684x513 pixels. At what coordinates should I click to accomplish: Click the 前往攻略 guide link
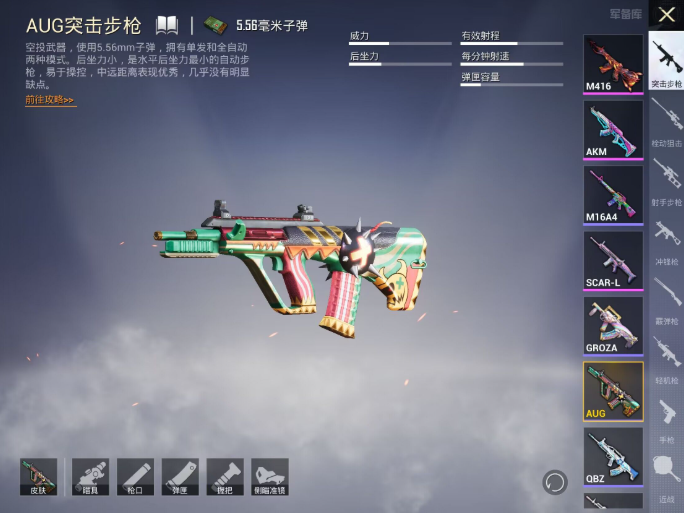tap(50, 100)
